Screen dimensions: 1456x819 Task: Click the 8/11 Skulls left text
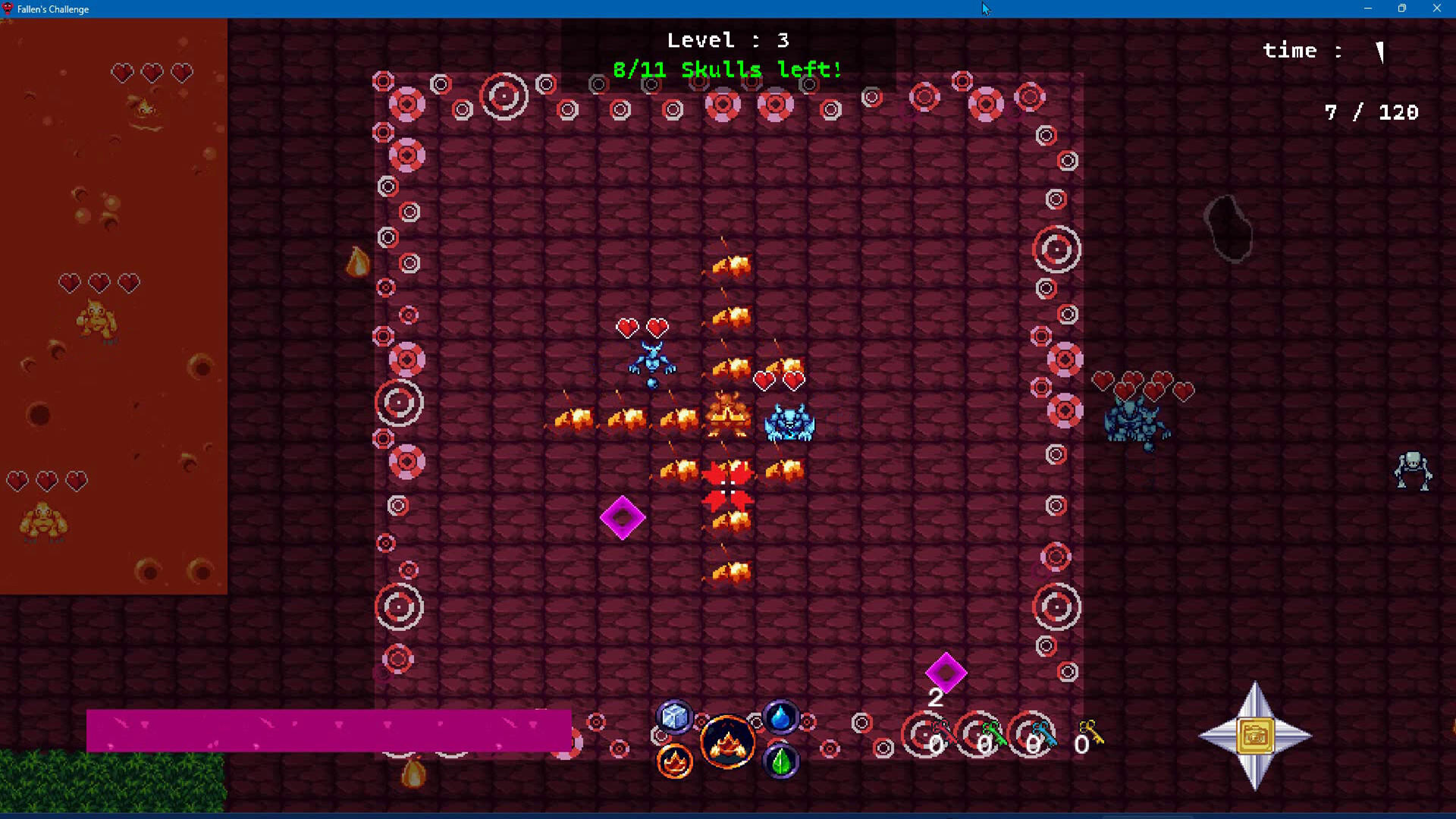[727, 69]
